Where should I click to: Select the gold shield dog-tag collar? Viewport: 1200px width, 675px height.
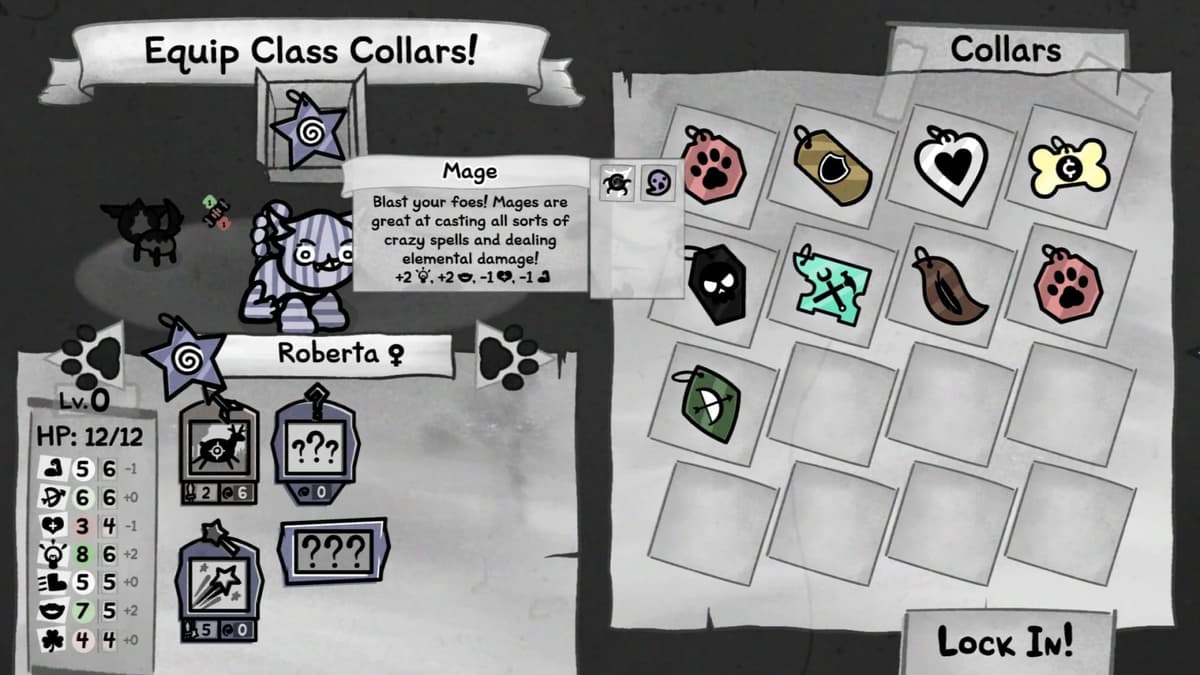[834, 167]
